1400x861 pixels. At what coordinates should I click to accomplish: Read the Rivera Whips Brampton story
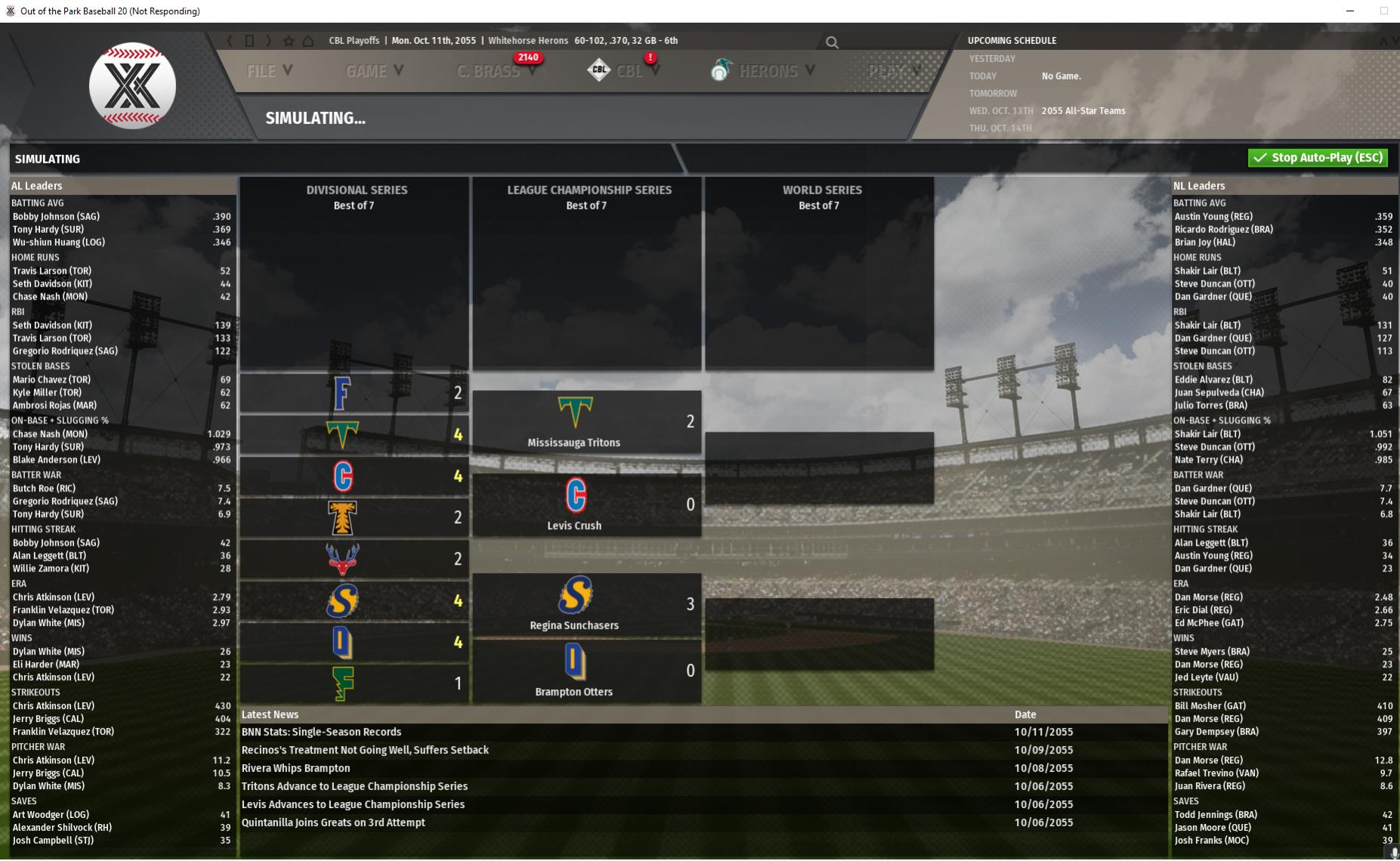pos(295,768)
